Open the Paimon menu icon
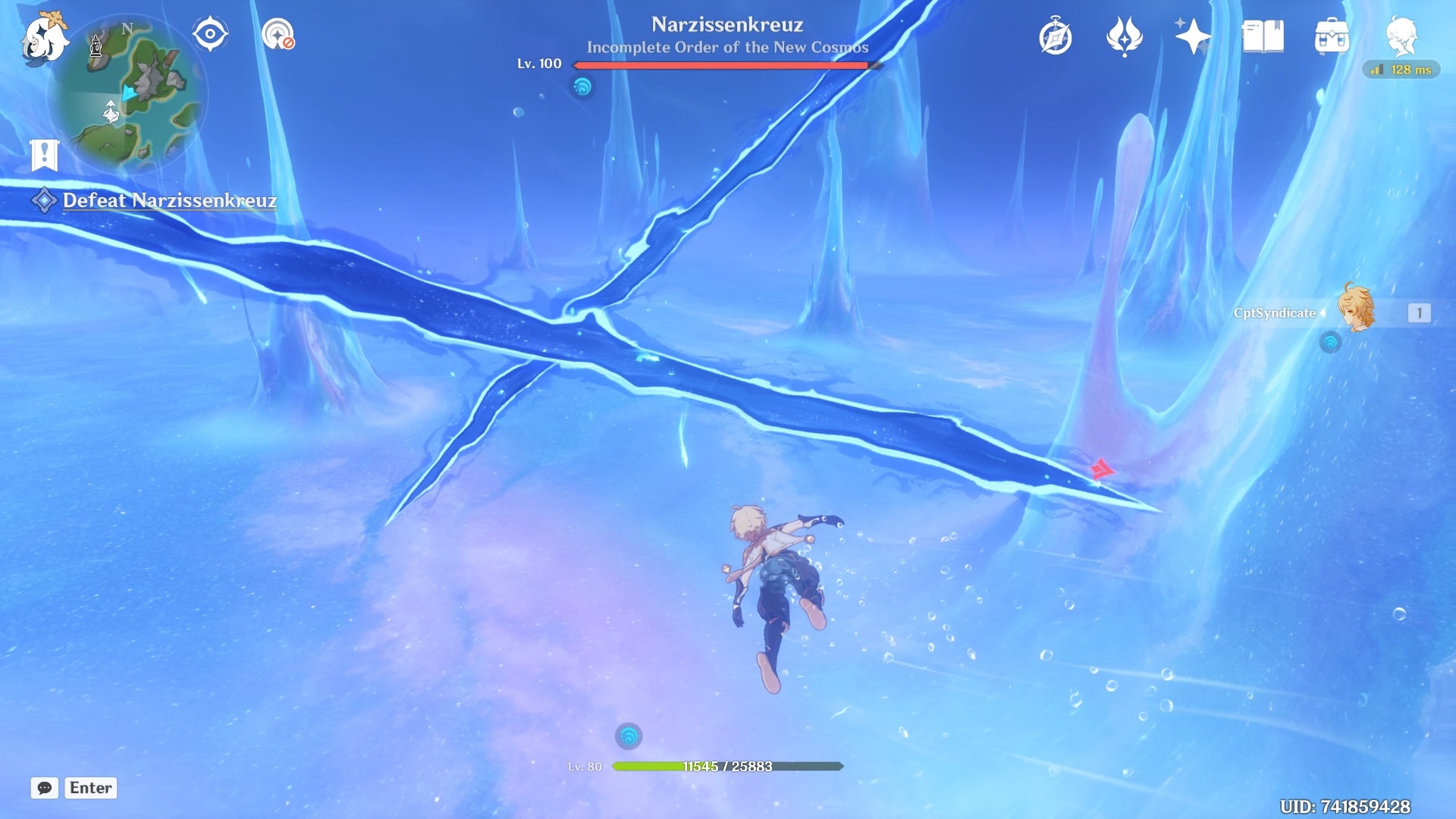The width and height of the screenshot is (1456, 819). pyautogui.click(x=44, y=38)
